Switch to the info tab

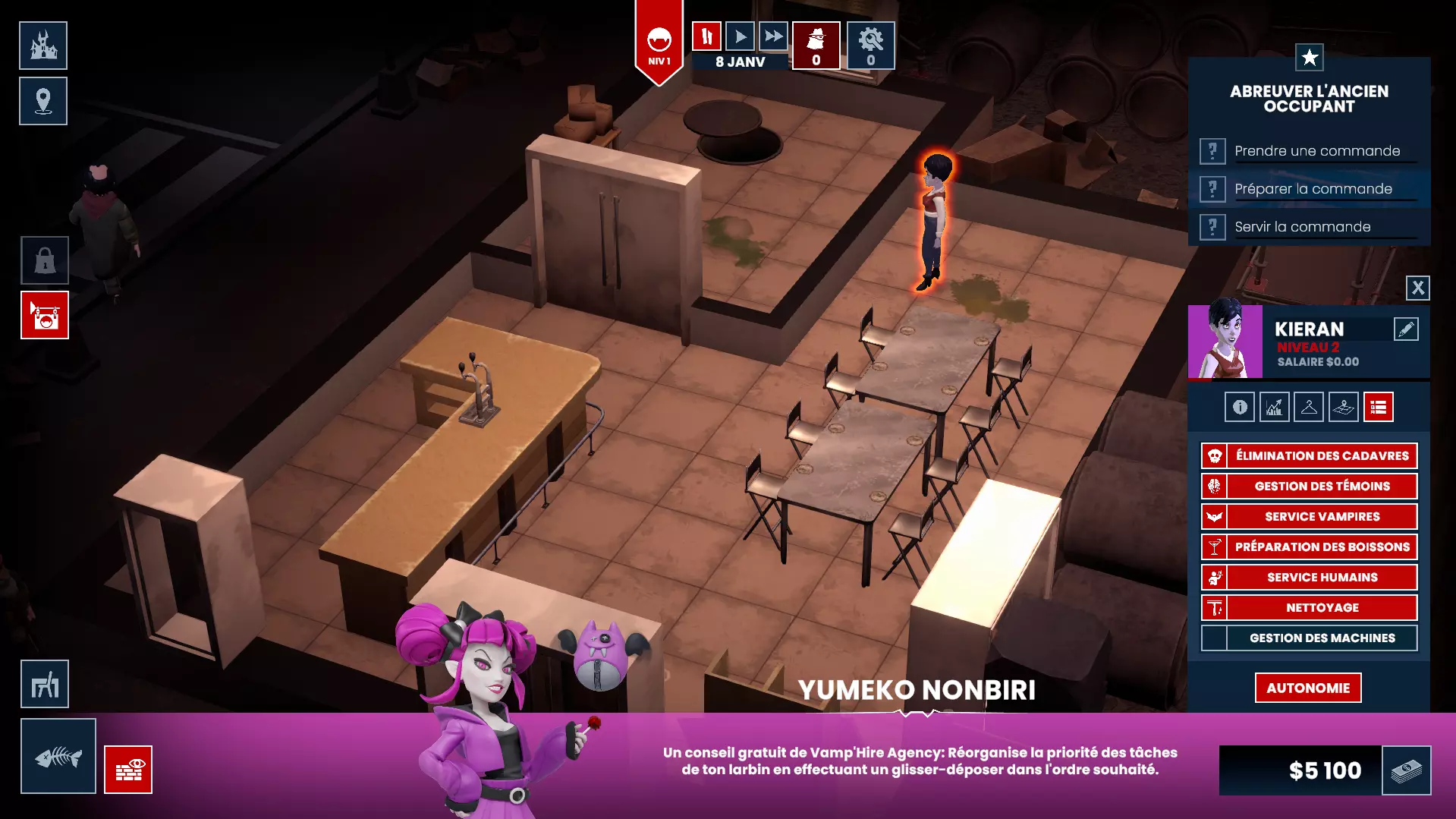(1239, 408)
